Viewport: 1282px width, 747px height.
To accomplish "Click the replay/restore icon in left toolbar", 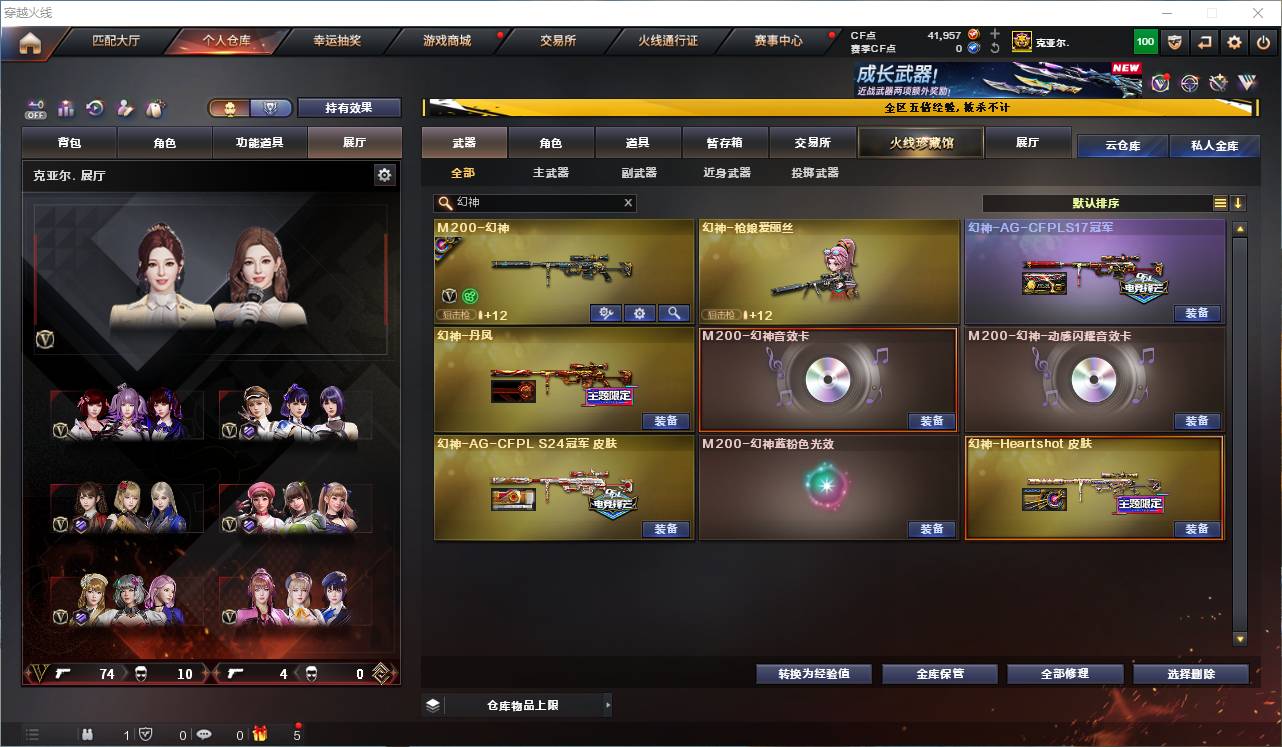I will 93,108.
